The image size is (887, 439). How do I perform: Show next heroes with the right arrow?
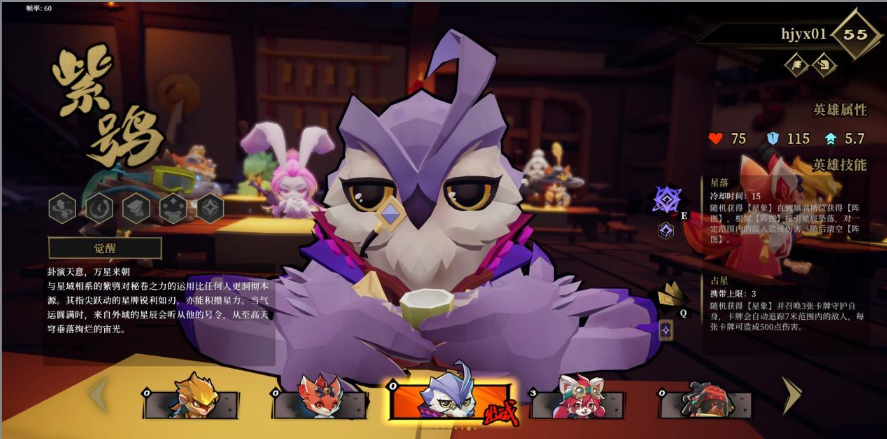click(x=792, y=395)
